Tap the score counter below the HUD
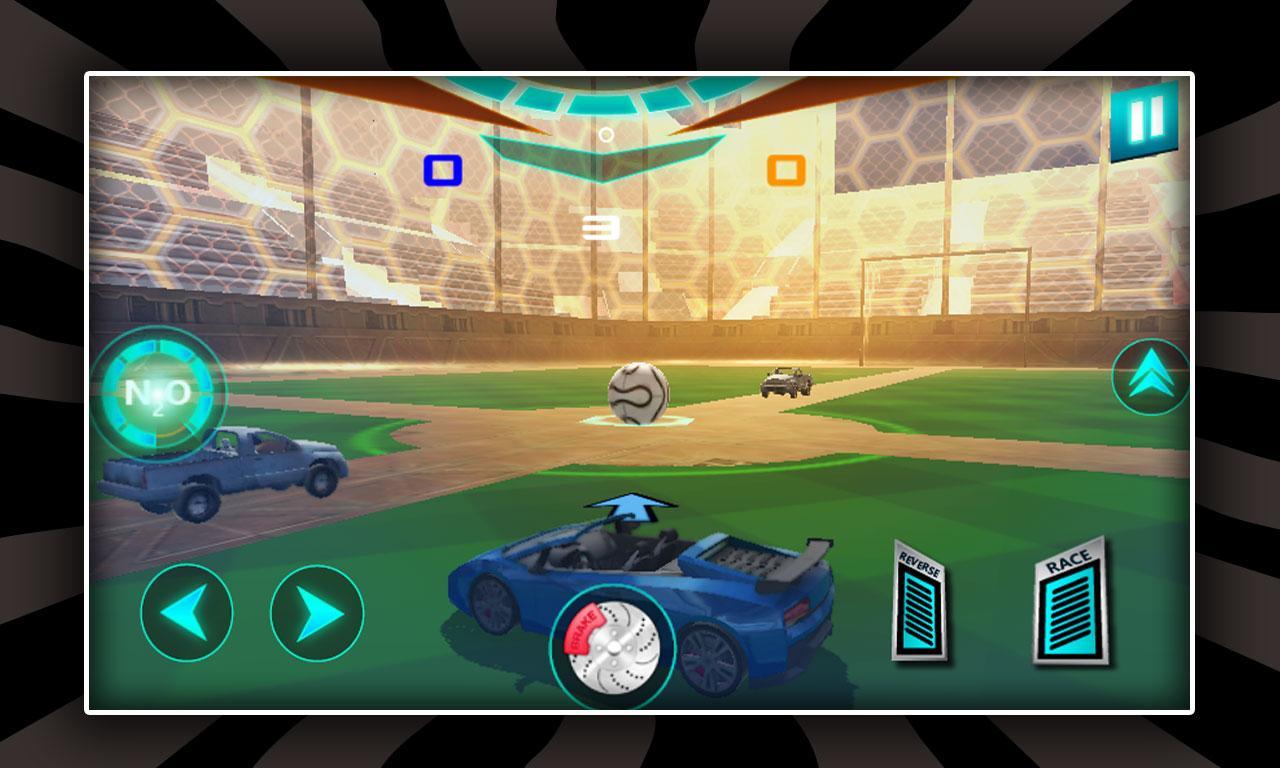This screenshot has width=1280, height=768. (x=603, y=226)
